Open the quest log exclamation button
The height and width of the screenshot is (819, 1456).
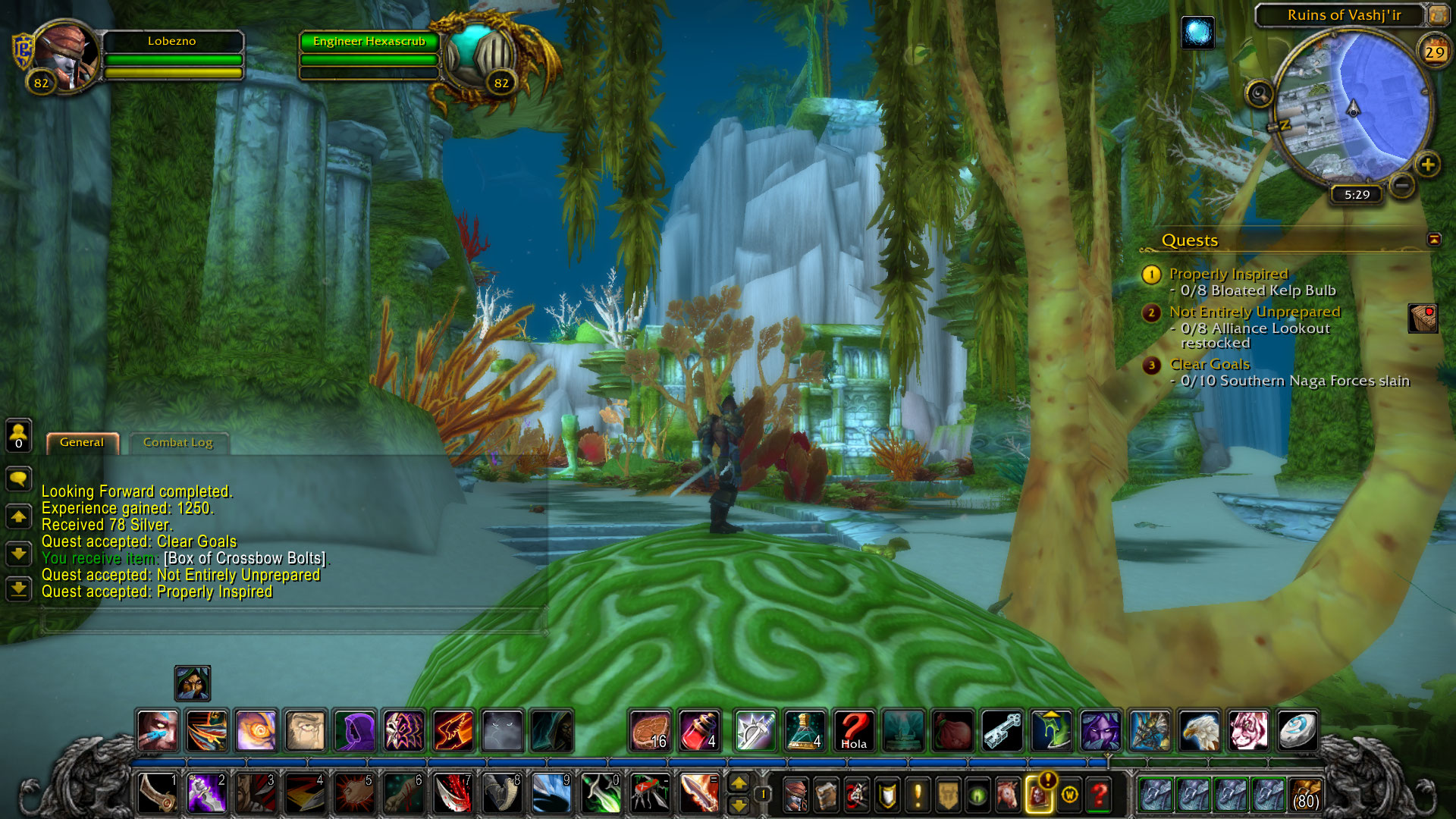point(918,795)
